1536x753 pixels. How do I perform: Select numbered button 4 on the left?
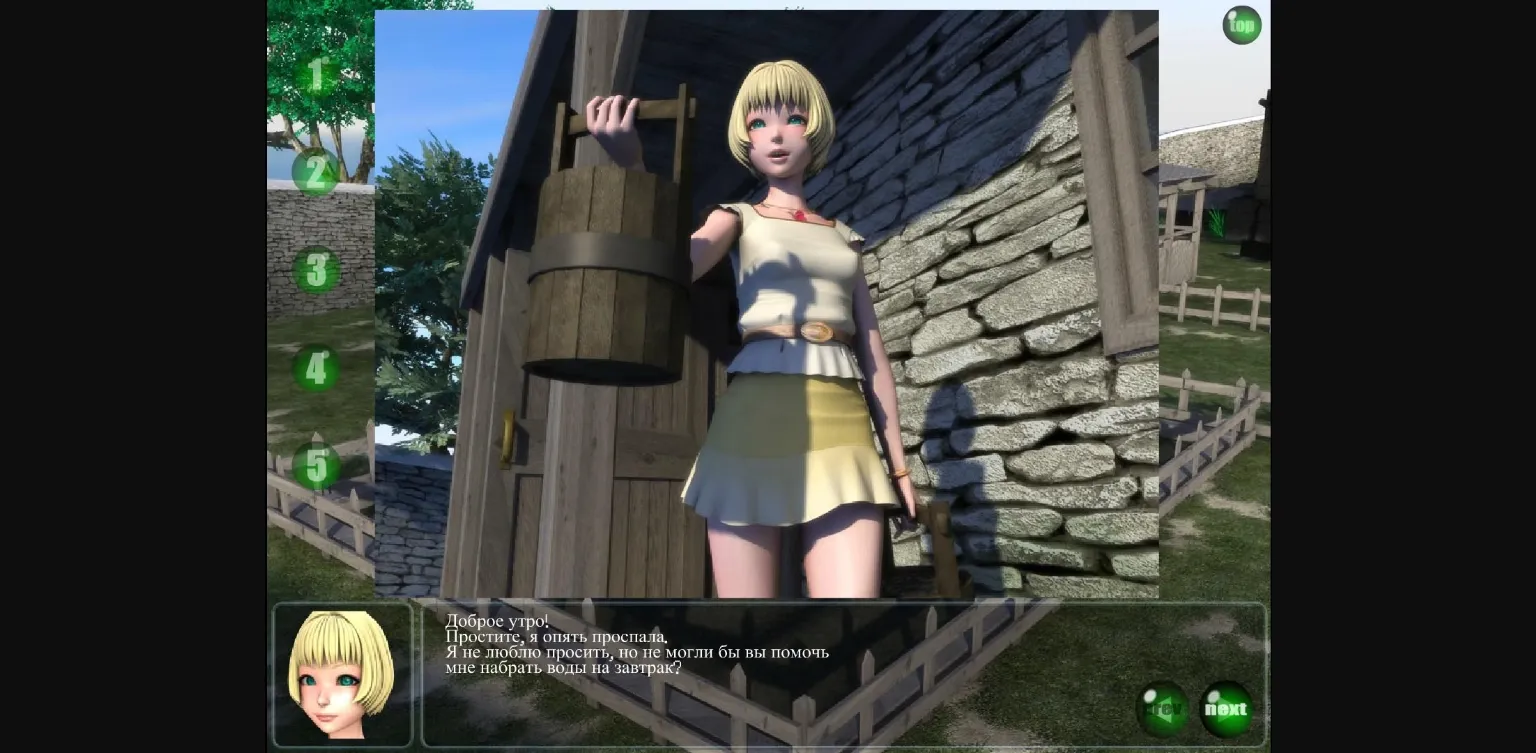point(316,368)
